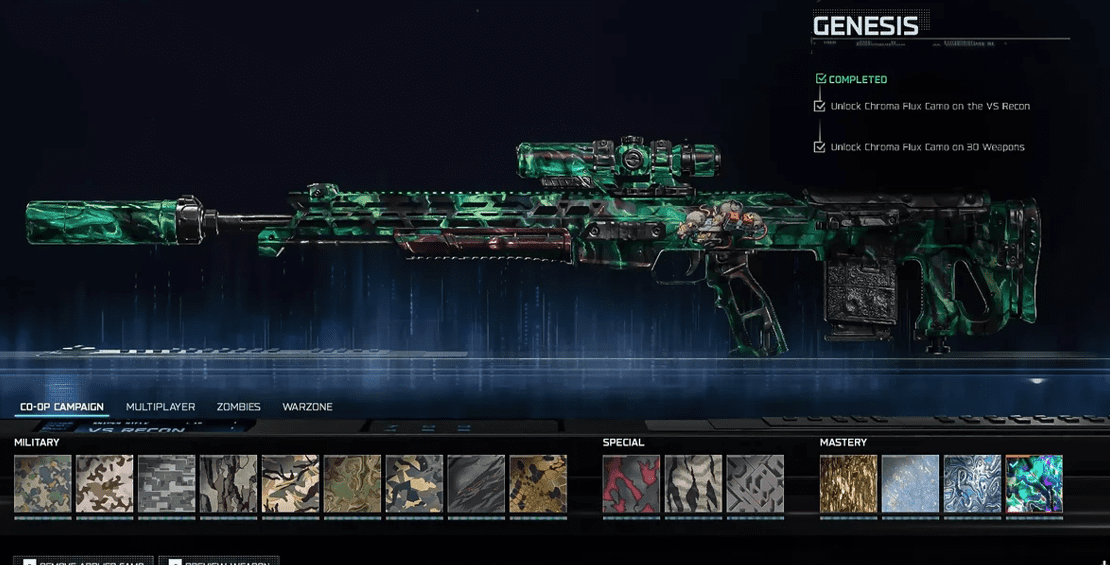This screenshot has height=565, width=1110.
Task: Select the Warzone tab
Action: [x=307, y=407]
